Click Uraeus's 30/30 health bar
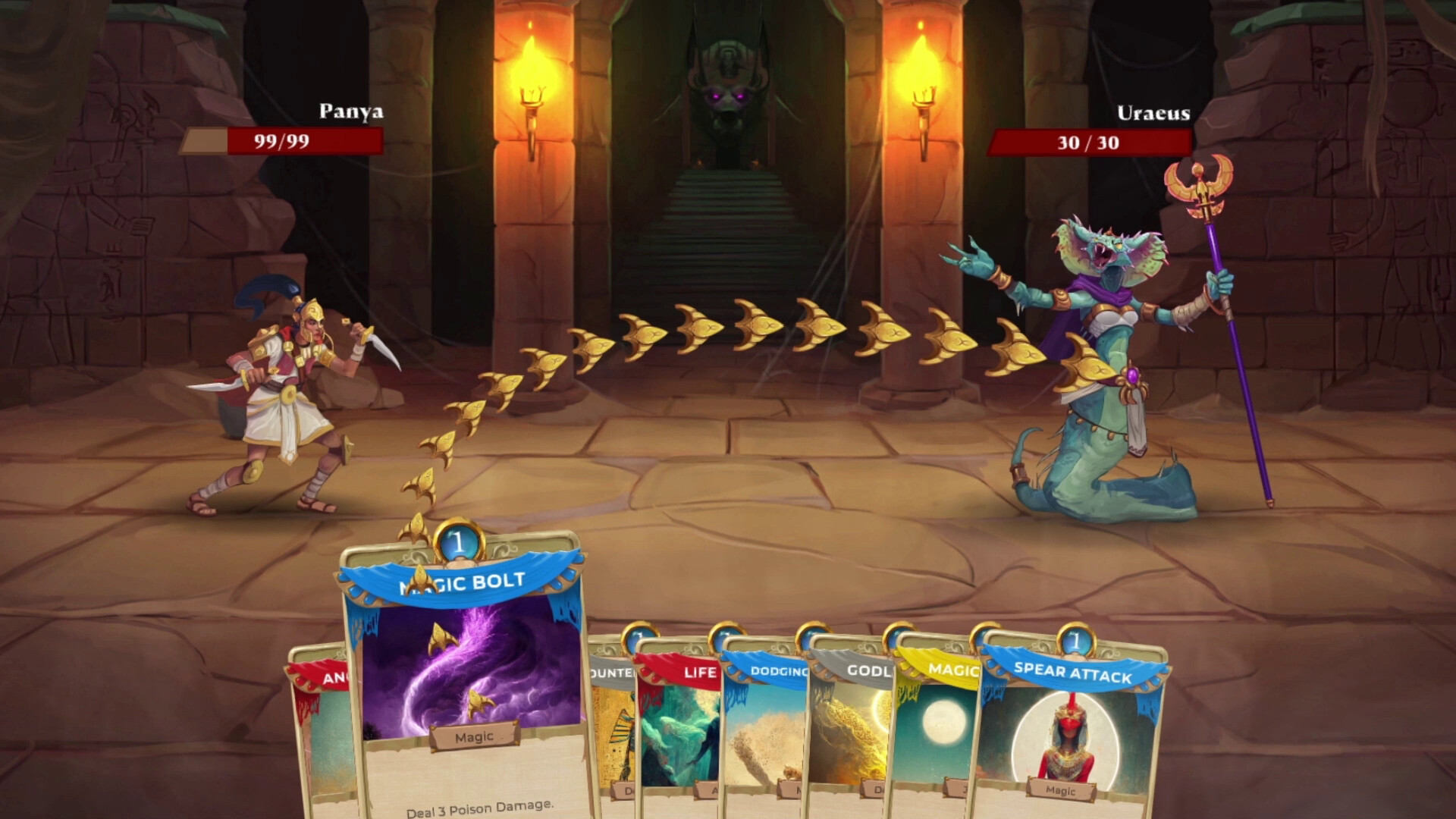The height and width of the screenshot is (819, 1456). tap(1087, 141)
